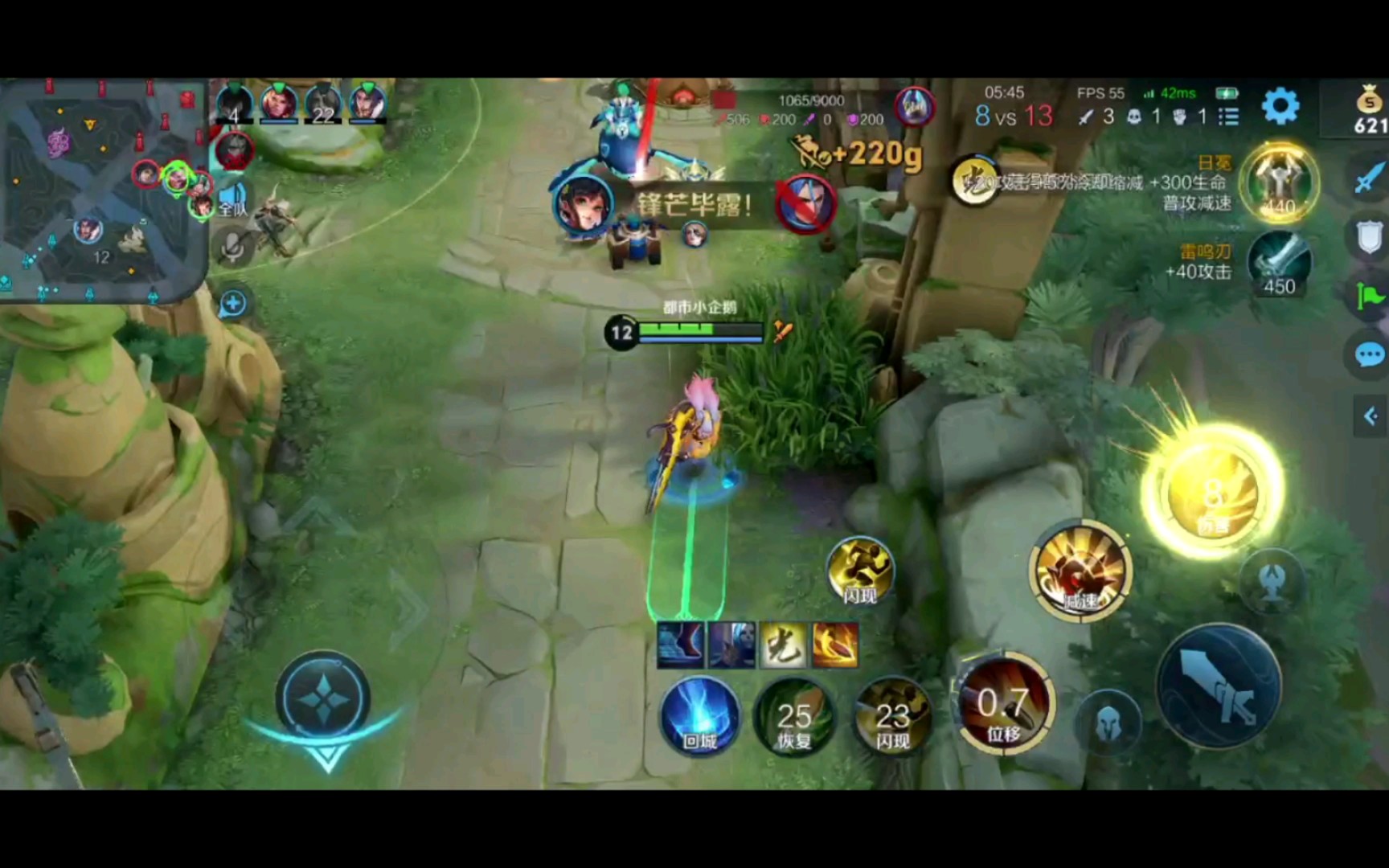Viewport: 1389px width, 868px height.
Task: Toggle the microphone icon
Action: pos(233,247)
